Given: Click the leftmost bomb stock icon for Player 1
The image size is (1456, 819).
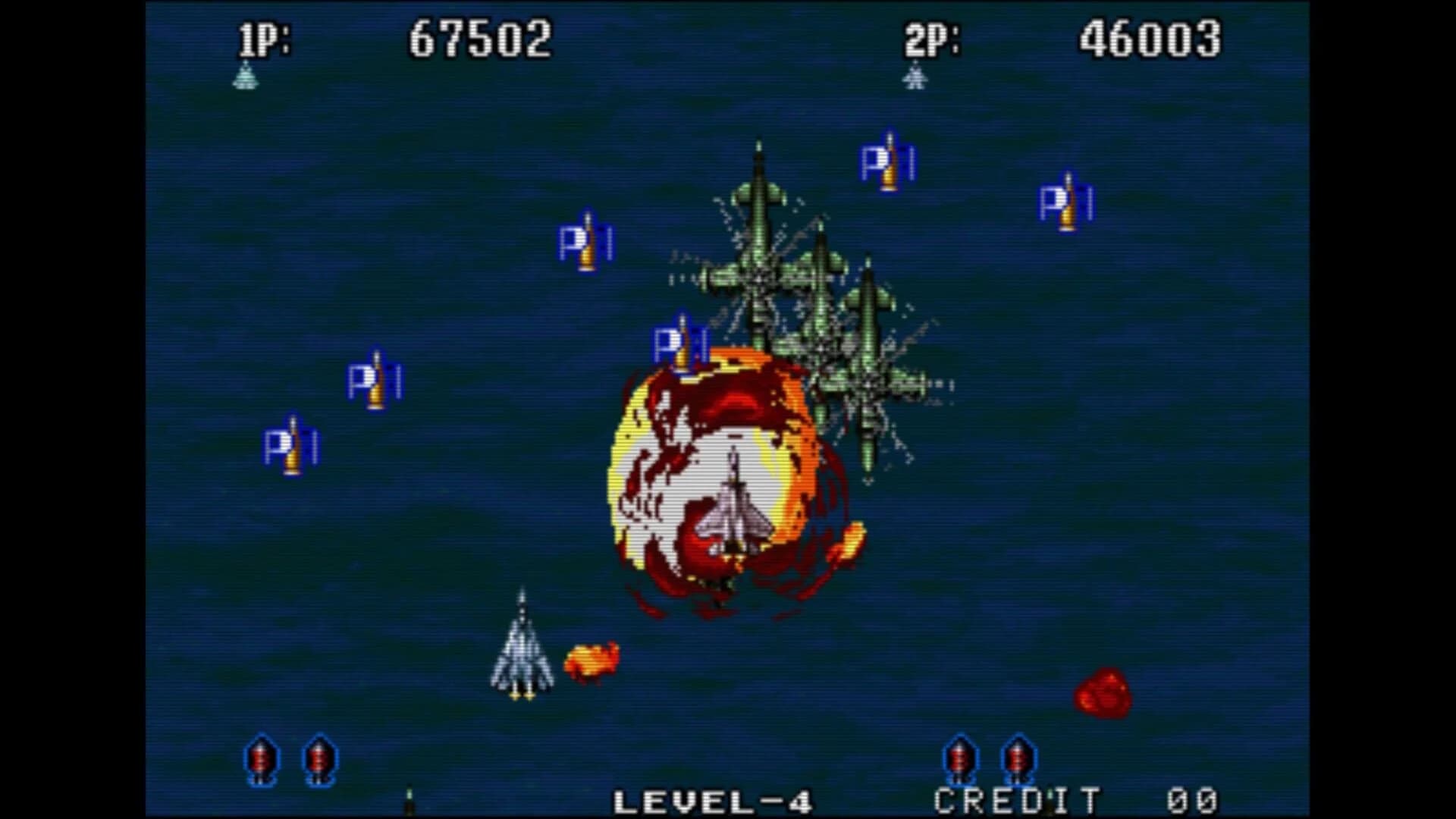Looking at the screenshot, I should [x=262, y=758].
